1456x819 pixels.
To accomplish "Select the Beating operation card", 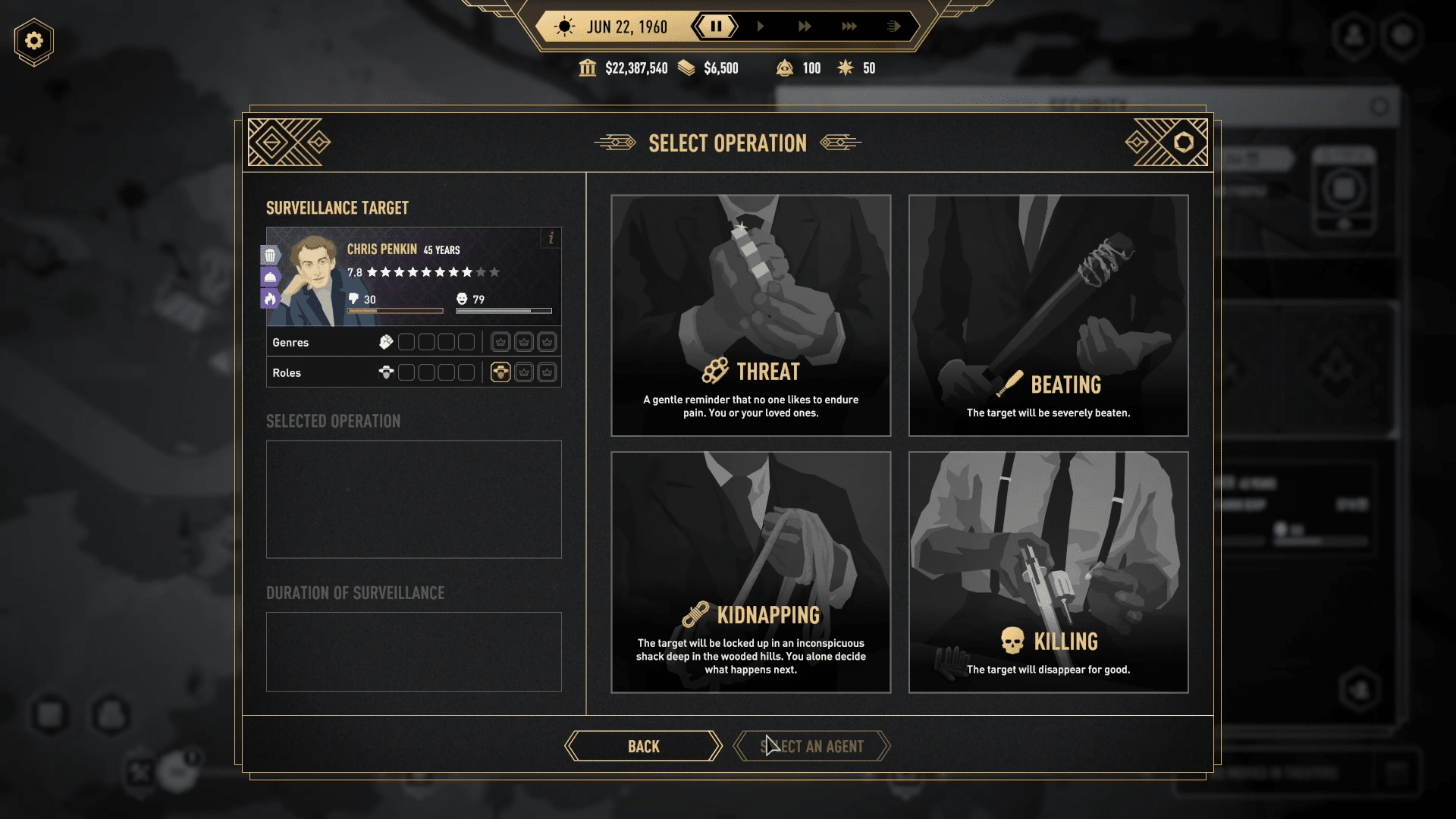I will point(1048,315).
